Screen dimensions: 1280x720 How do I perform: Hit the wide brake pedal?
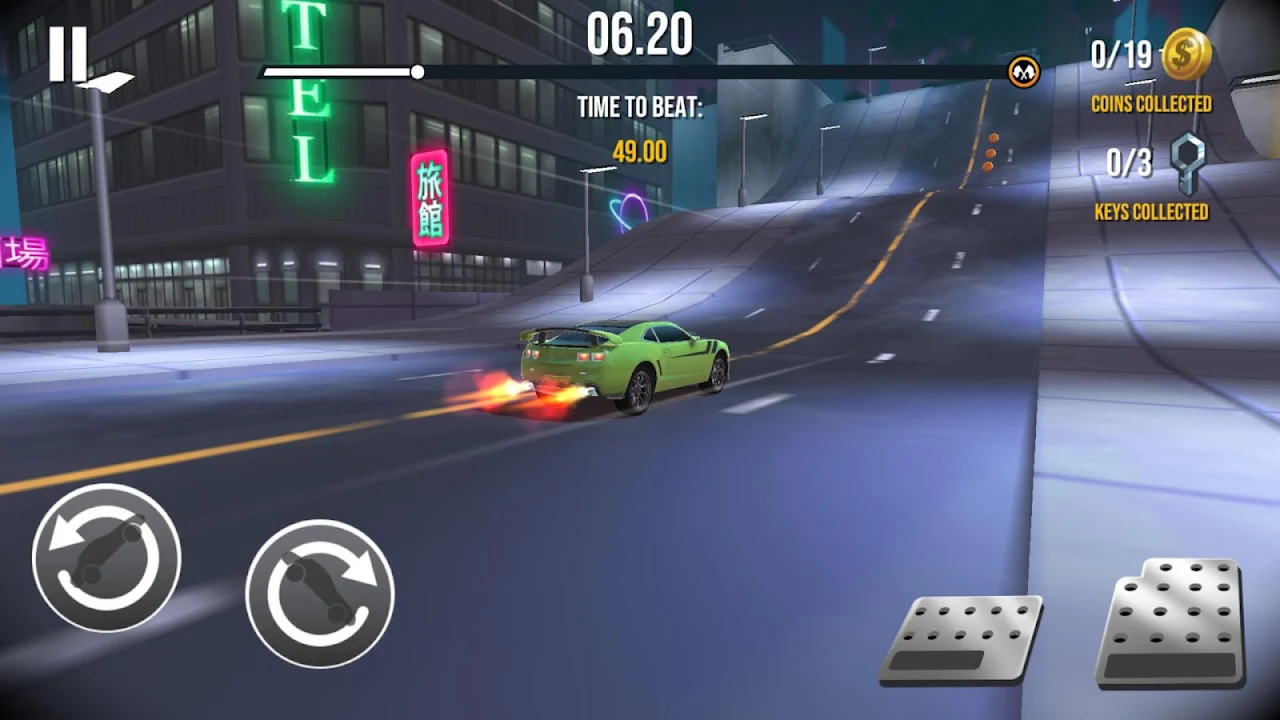(960, 640)
